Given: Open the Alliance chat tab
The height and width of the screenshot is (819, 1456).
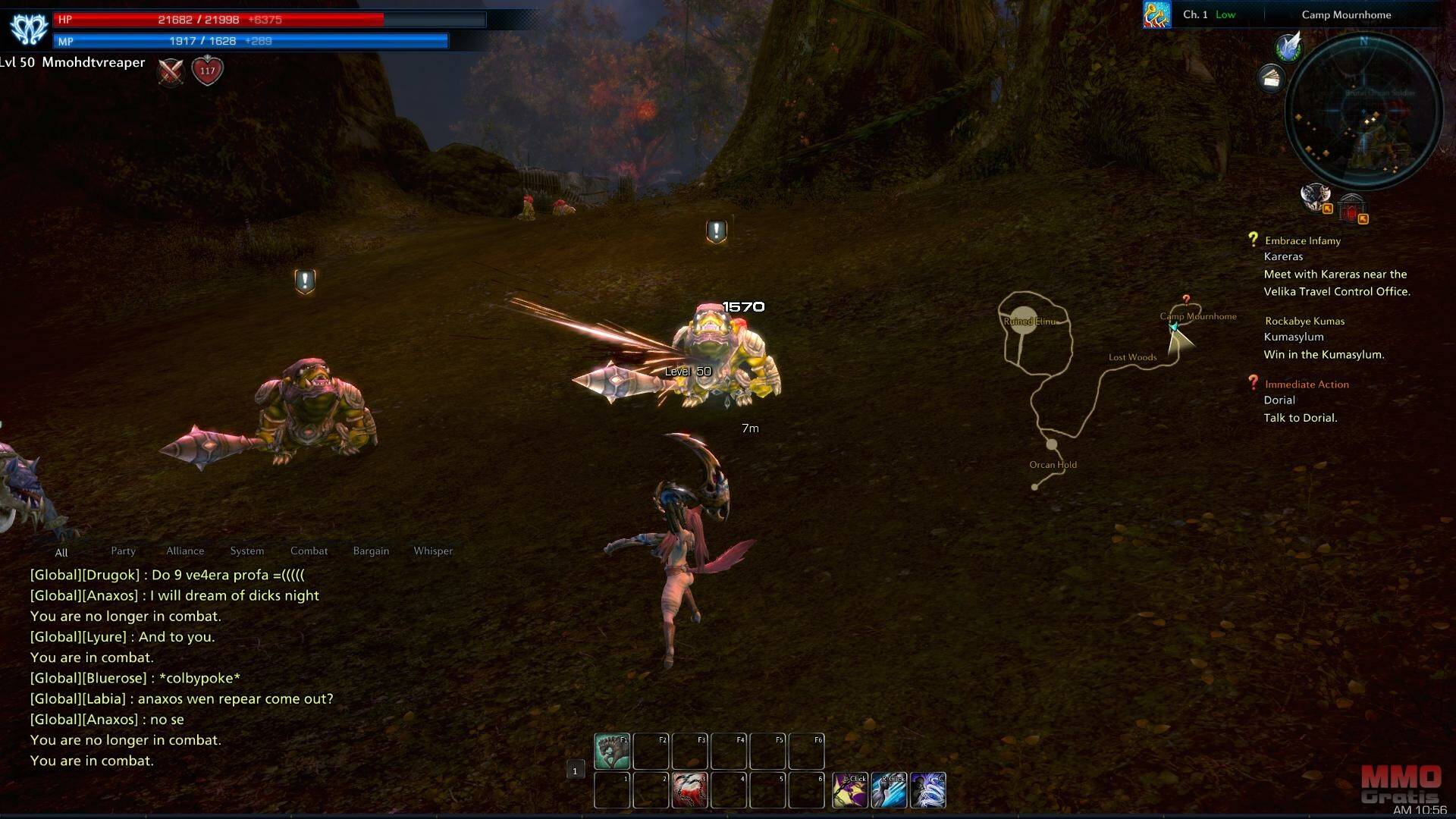Looking at the screenshot, I should 185,551.
